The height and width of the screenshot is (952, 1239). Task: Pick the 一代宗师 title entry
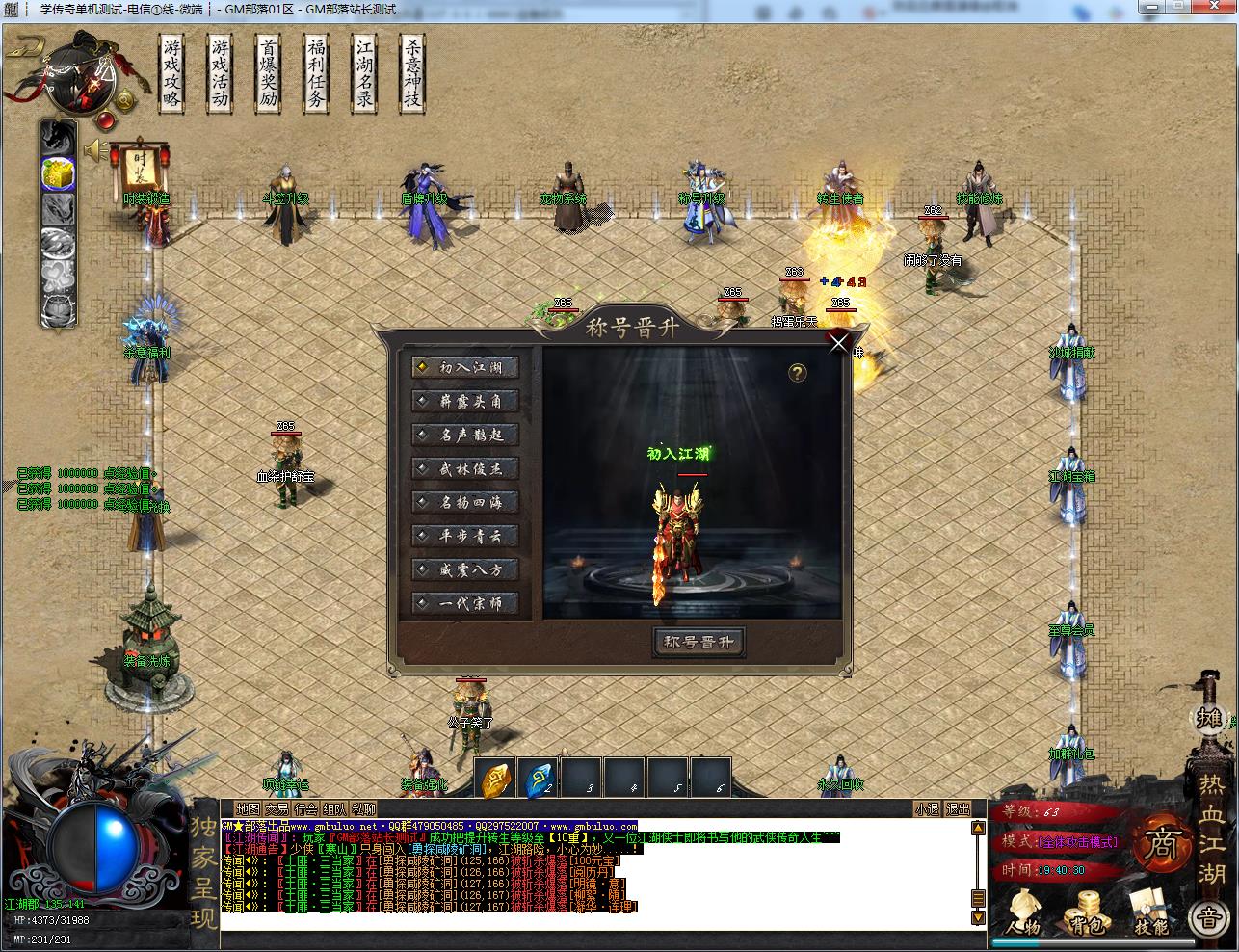(x=465, y=603)
